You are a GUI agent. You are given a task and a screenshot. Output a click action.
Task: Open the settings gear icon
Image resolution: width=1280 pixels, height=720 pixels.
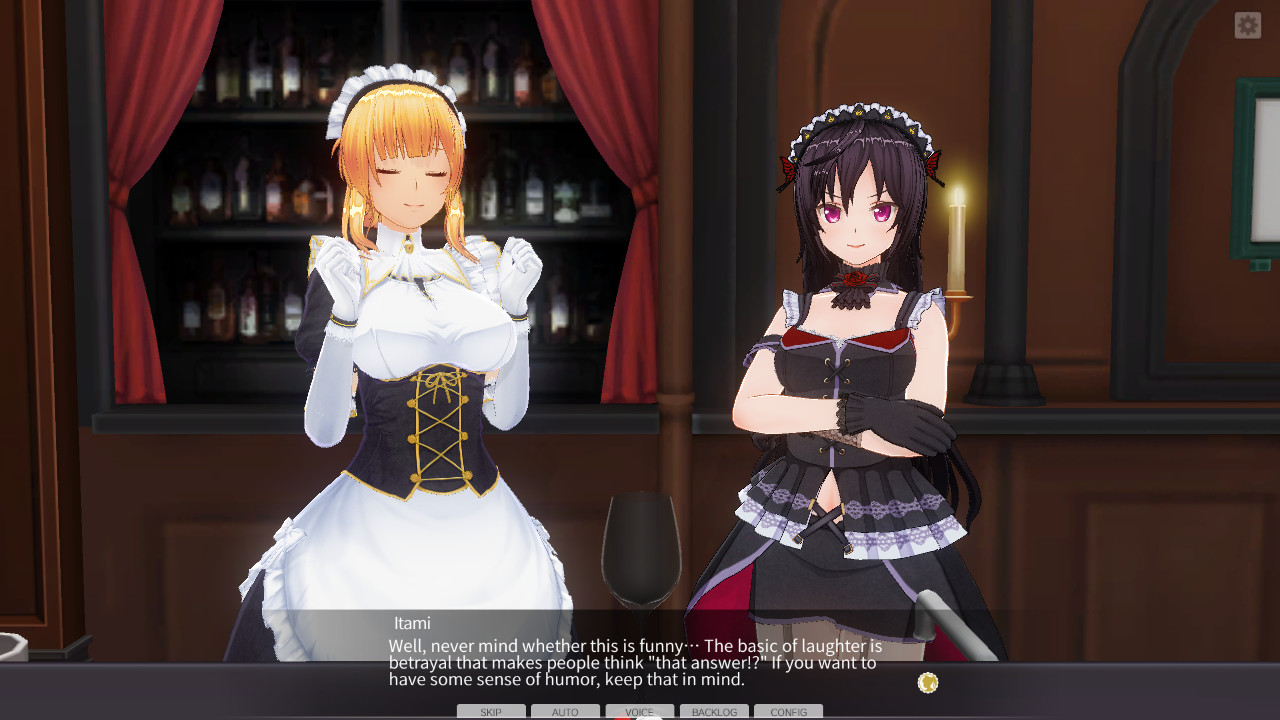[x=1248, y=26]
